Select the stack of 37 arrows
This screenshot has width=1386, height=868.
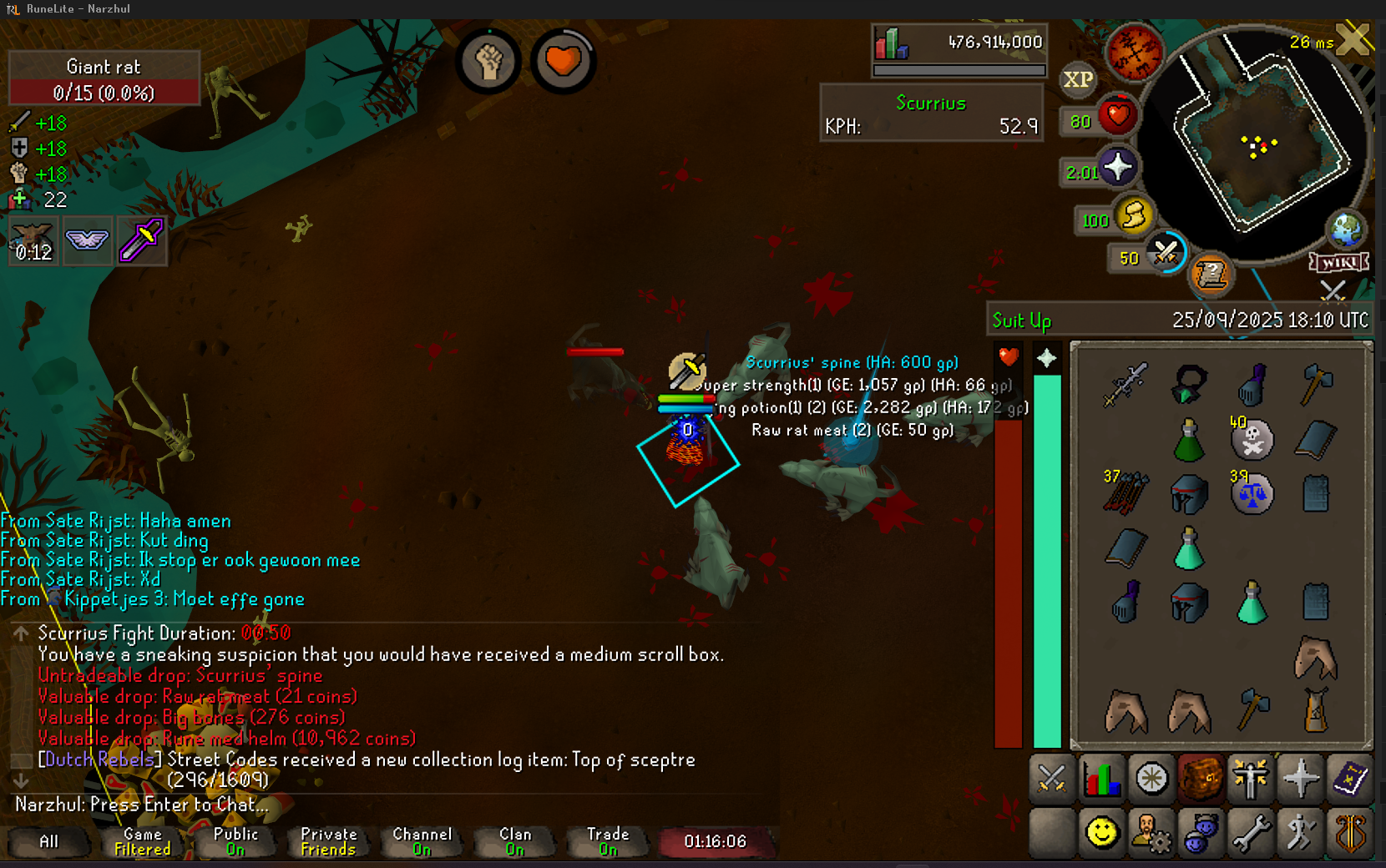pos(1125,492)
